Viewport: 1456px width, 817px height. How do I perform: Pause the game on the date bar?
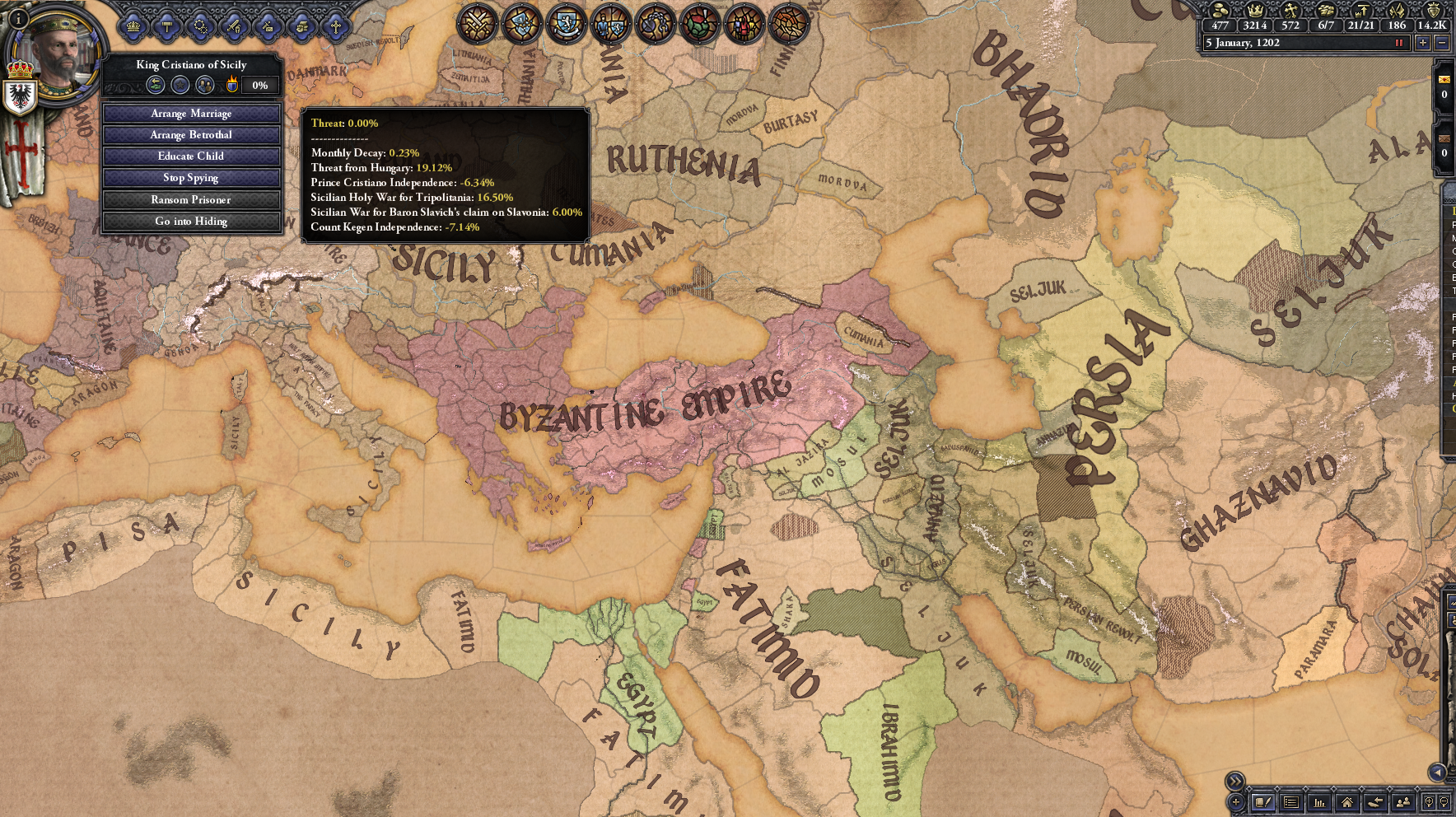1400,43
